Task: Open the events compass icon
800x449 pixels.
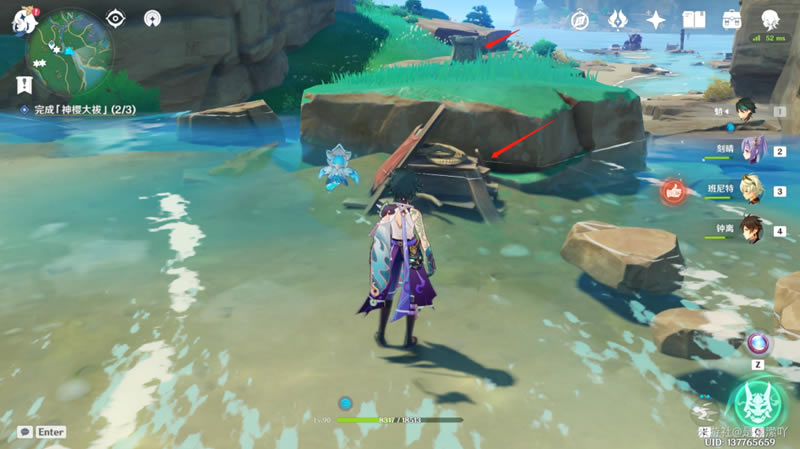Action: click(579, 20)
